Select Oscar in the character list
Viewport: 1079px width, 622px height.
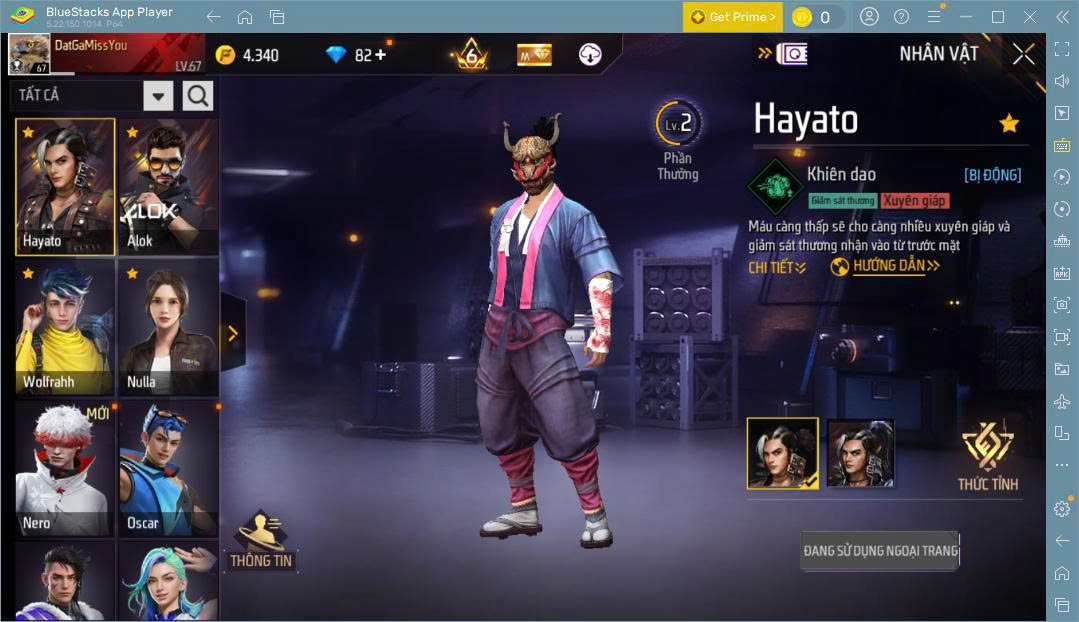(167, 468)
